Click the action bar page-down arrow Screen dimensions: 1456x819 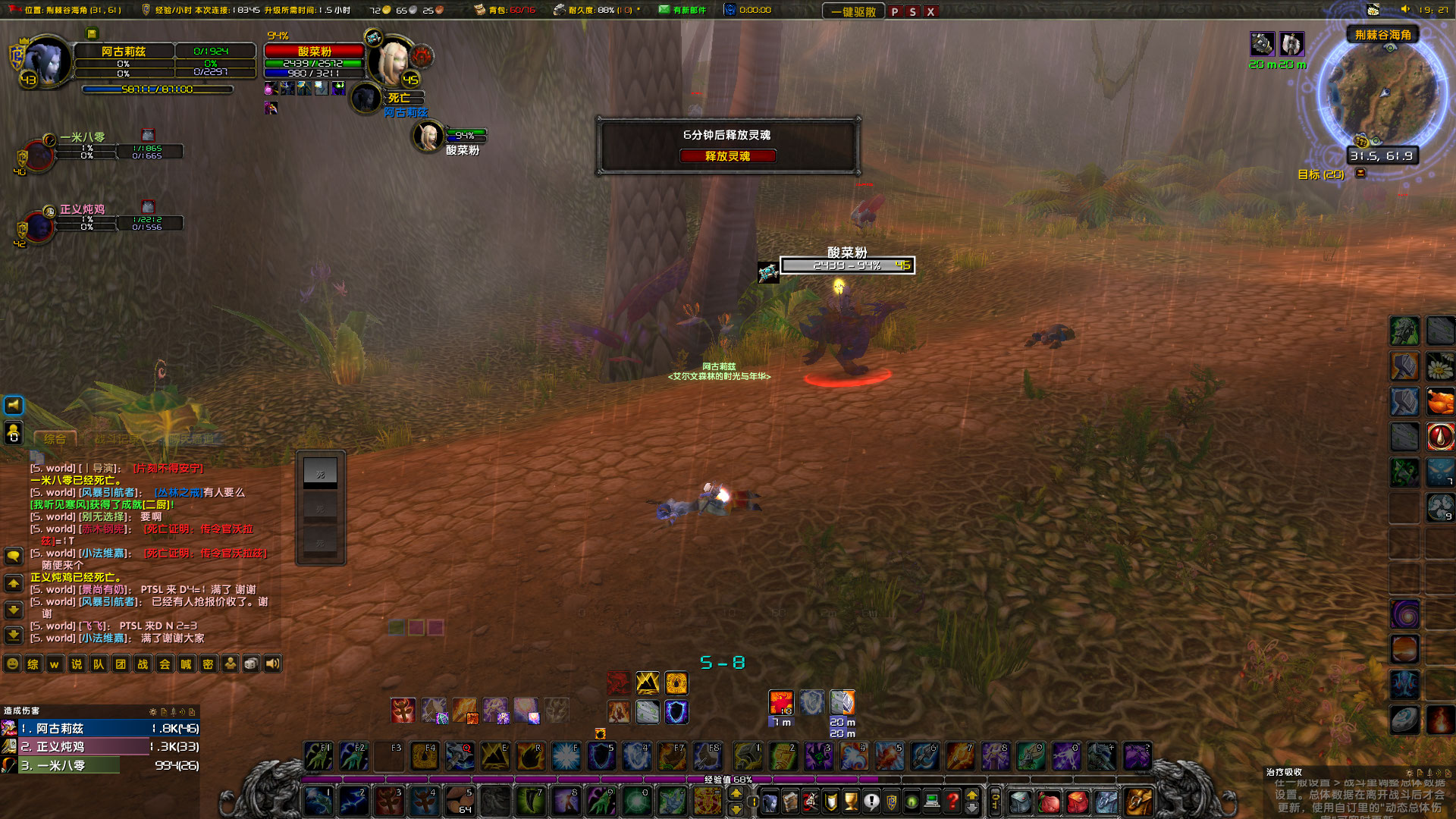736,810
